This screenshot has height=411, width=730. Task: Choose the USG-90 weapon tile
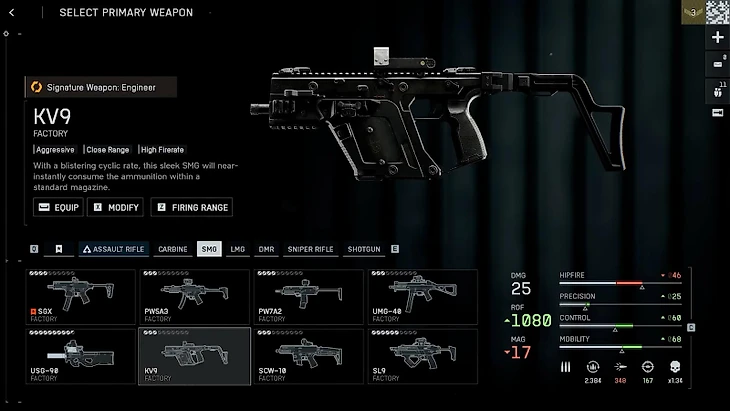pyautogui.click(x=81, y=356)
